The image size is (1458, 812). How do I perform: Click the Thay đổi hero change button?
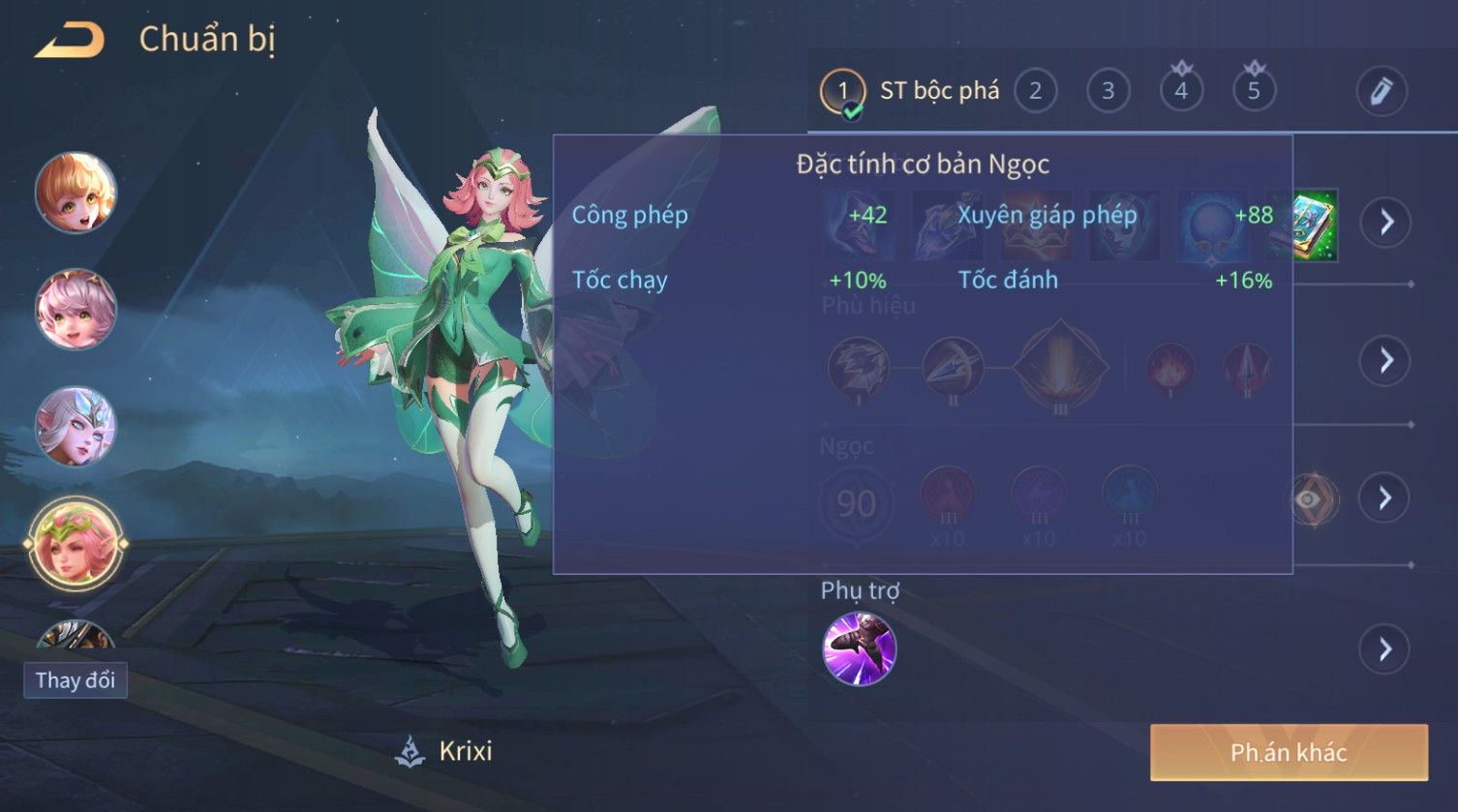[x=76, y=680]
